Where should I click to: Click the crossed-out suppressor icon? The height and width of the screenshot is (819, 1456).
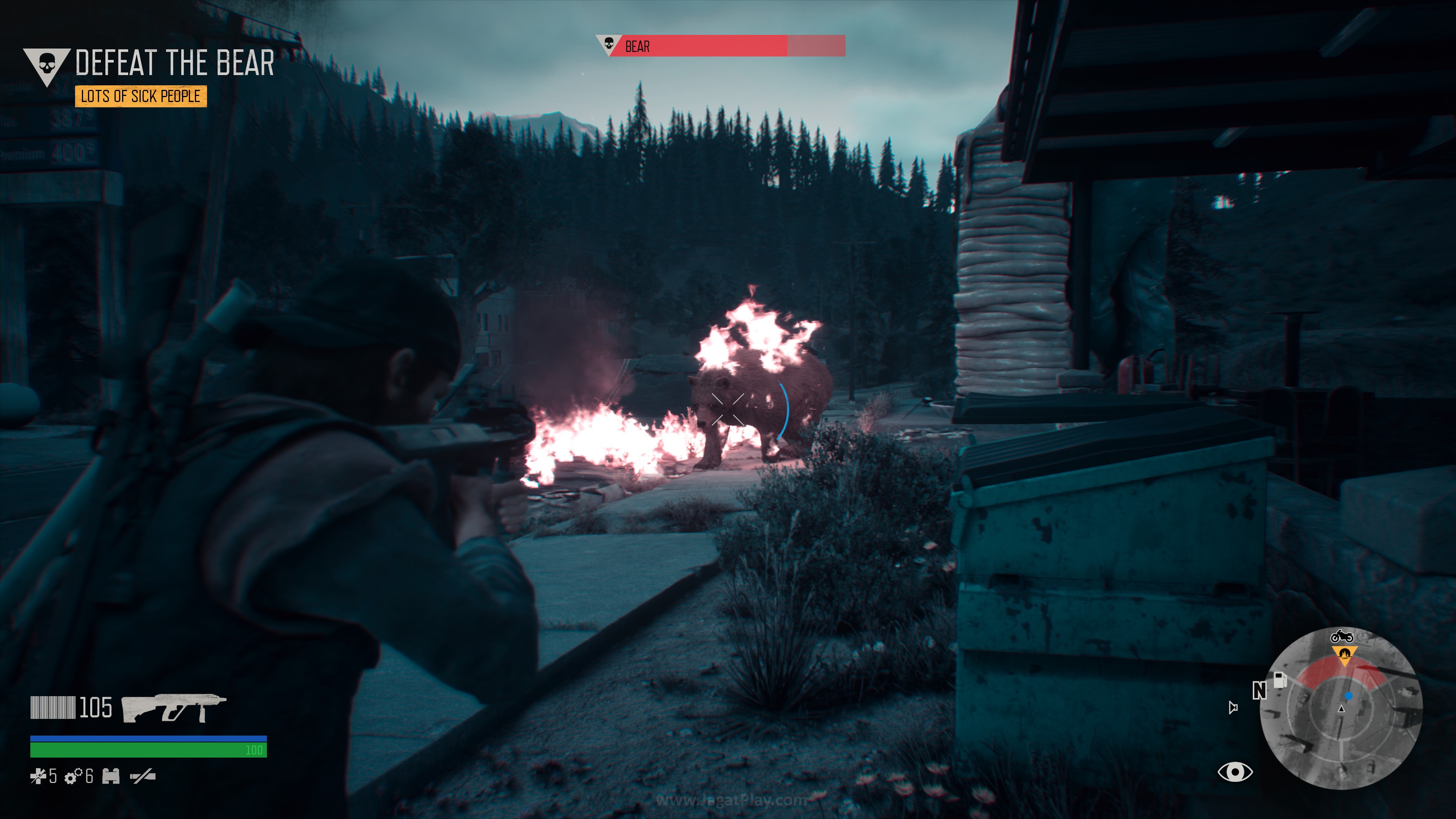(143, 777)
